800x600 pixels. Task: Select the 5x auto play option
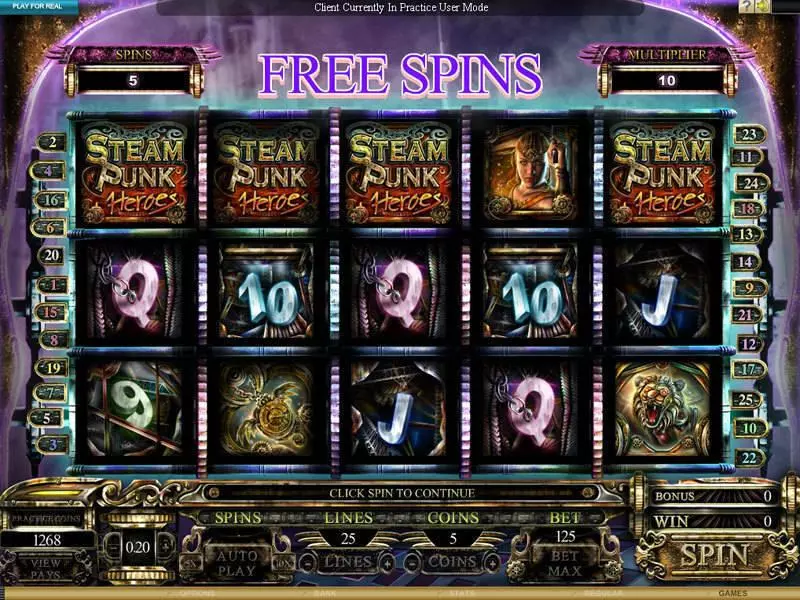[x=190, y=563]
